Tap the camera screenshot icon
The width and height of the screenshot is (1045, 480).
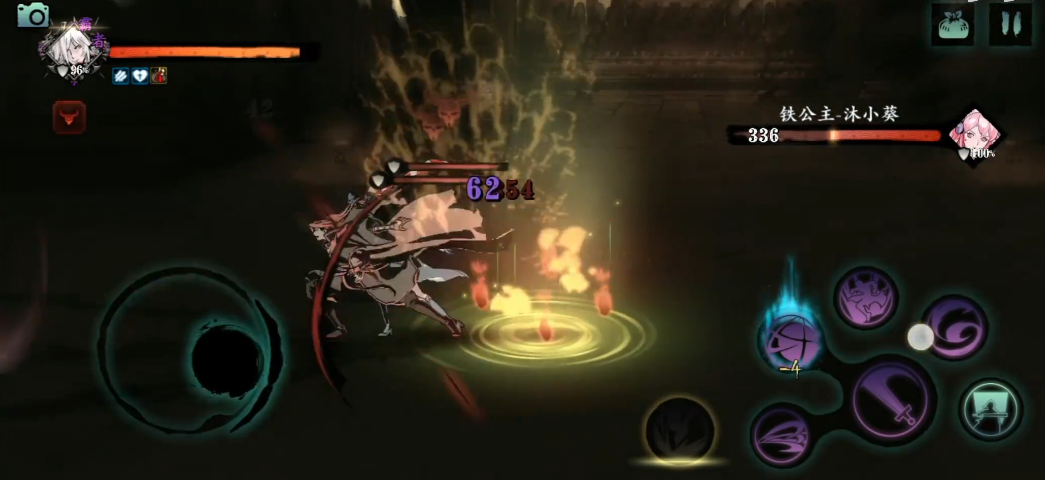click(x=33, y=14)
